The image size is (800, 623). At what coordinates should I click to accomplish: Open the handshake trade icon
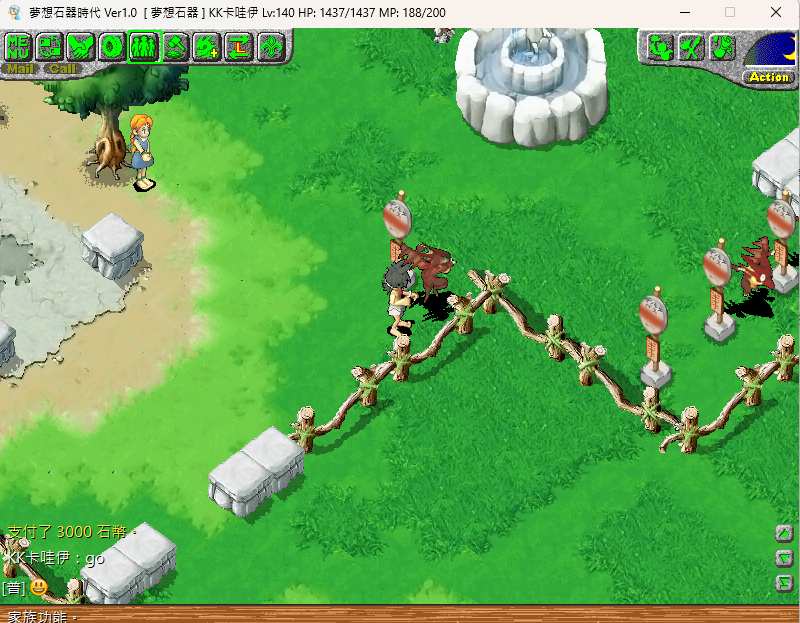[82, 46]
